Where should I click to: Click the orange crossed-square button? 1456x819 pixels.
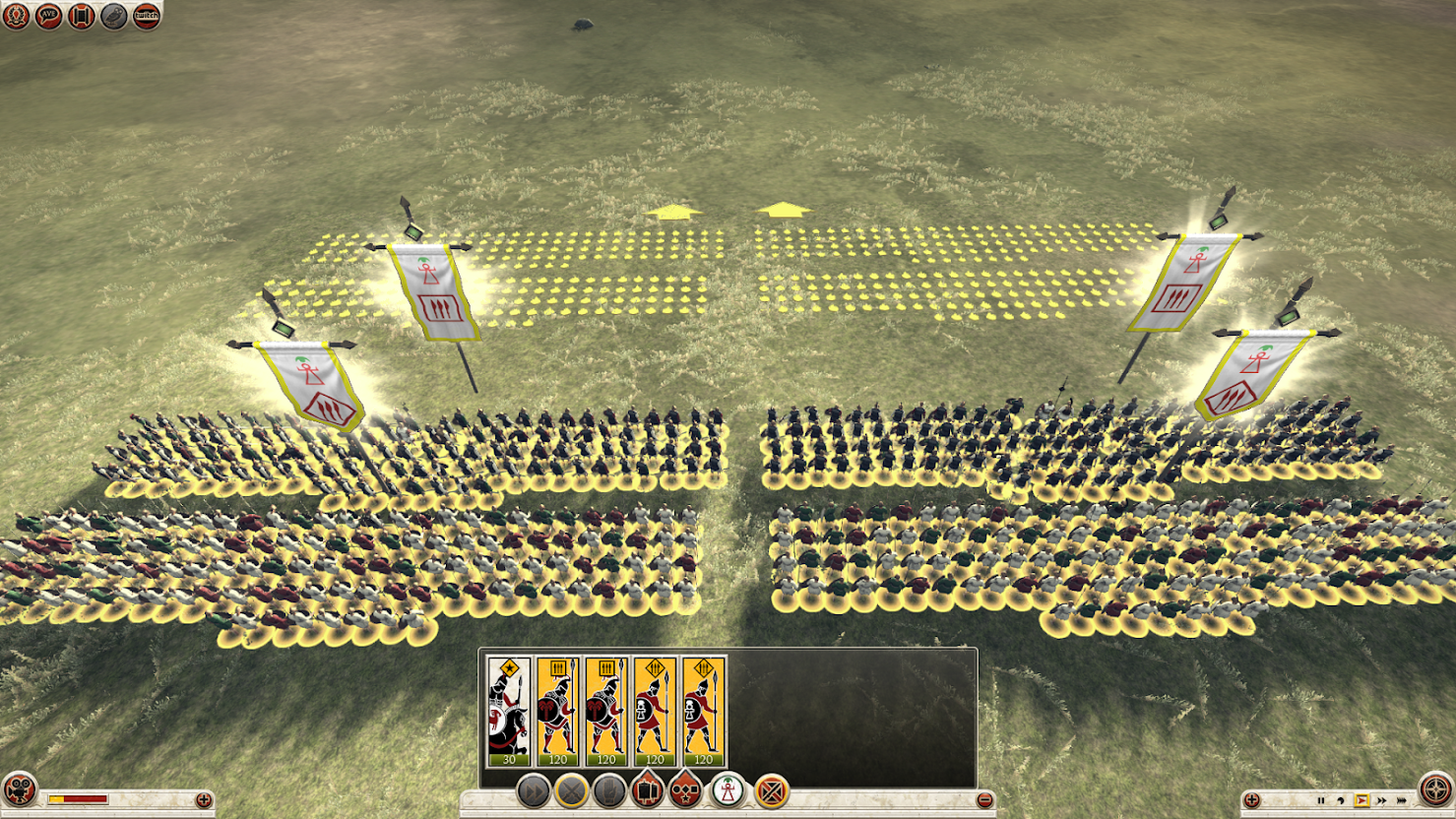click(772, 790)
